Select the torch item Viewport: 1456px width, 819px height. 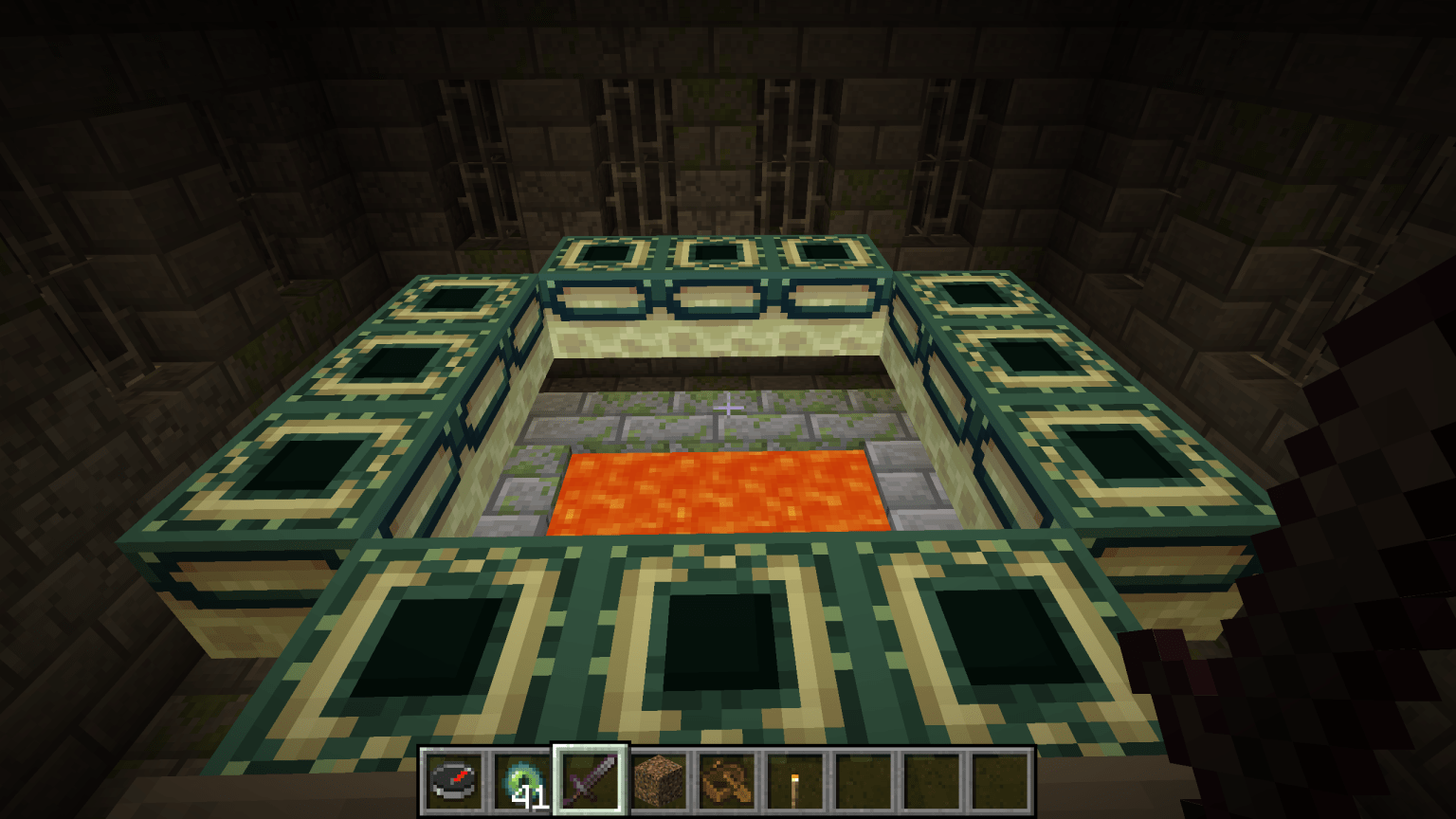tap(795, 779)
